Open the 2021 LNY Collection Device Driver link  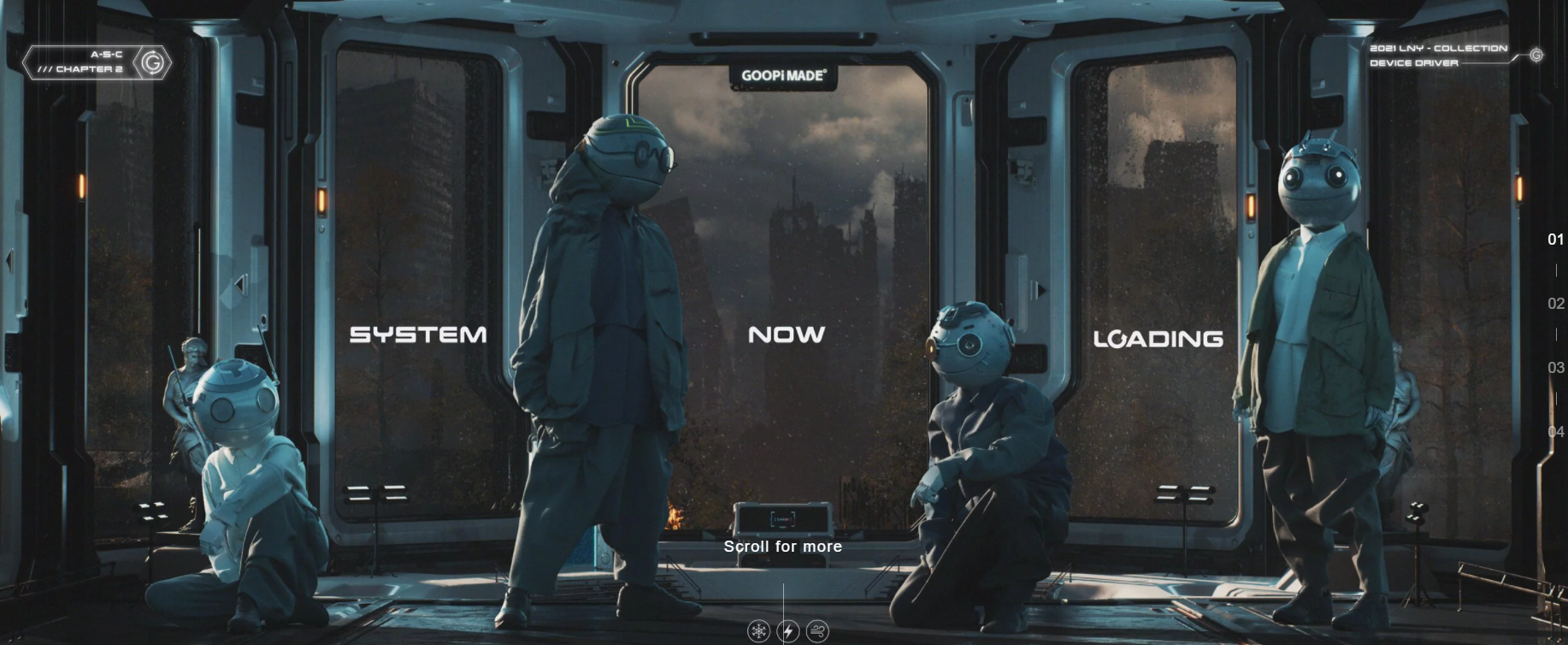point(1440,55)
